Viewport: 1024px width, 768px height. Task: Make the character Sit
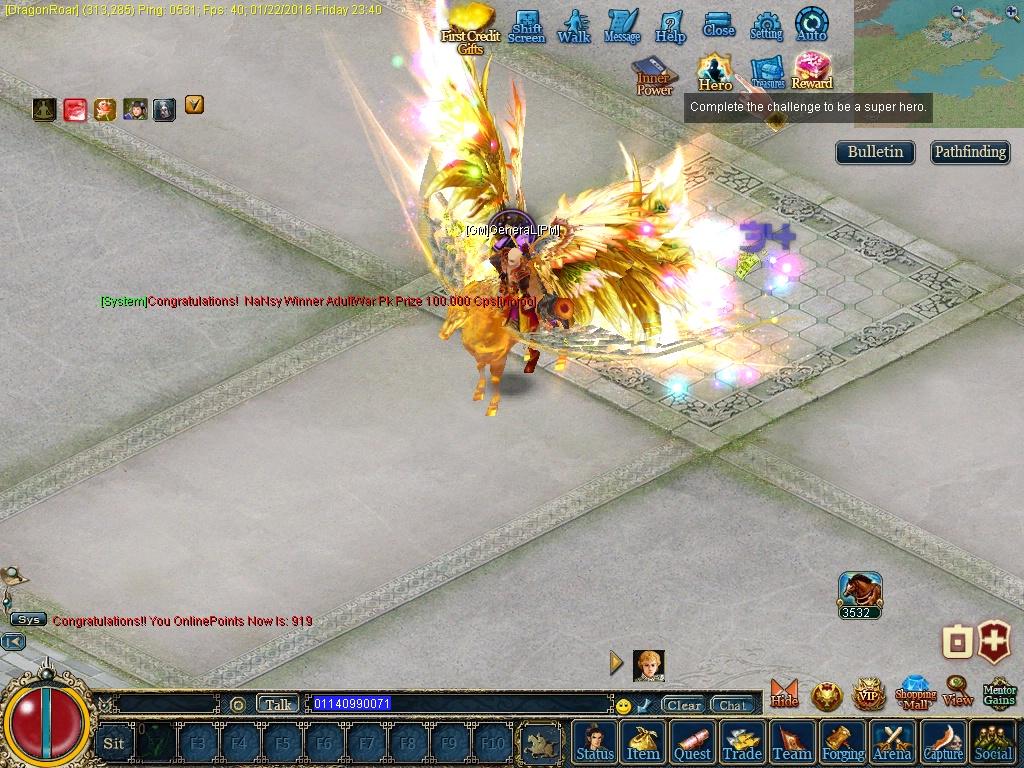click(114, 743)
